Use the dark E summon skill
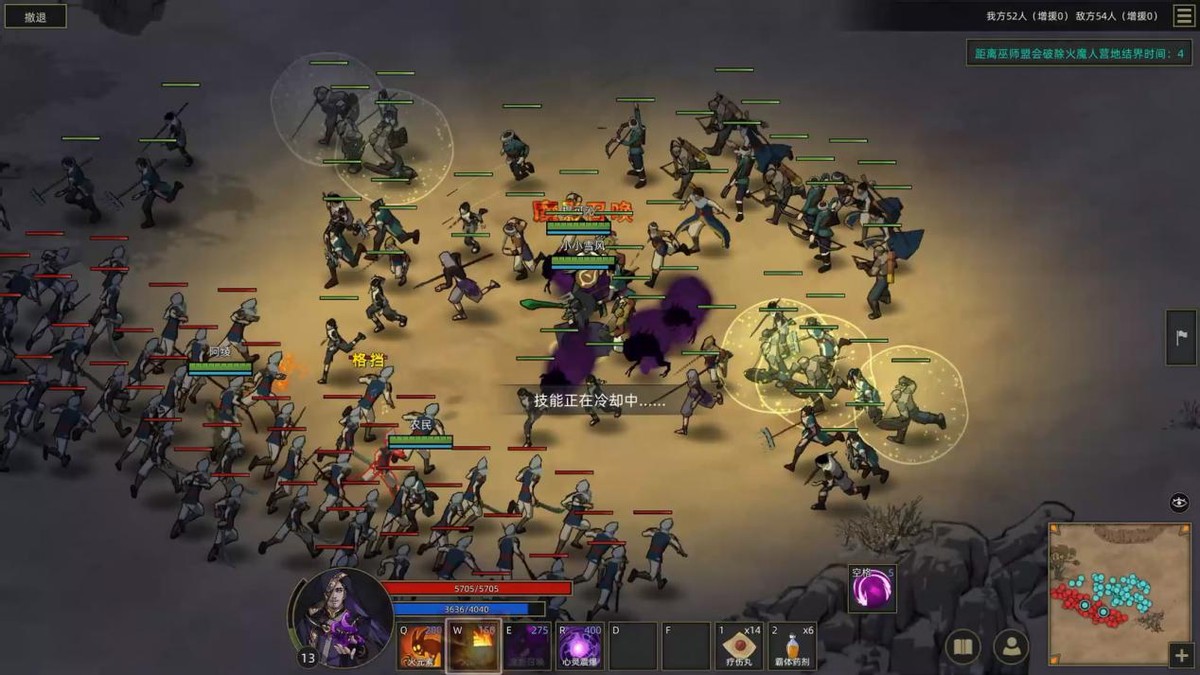This screenshot has width=1200, height=675. (x=526, y=646)
